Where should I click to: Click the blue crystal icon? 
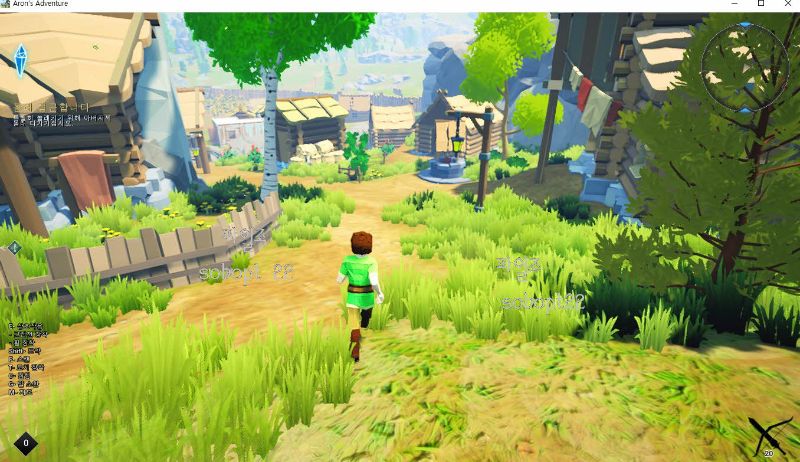click(x=20, y=60)
